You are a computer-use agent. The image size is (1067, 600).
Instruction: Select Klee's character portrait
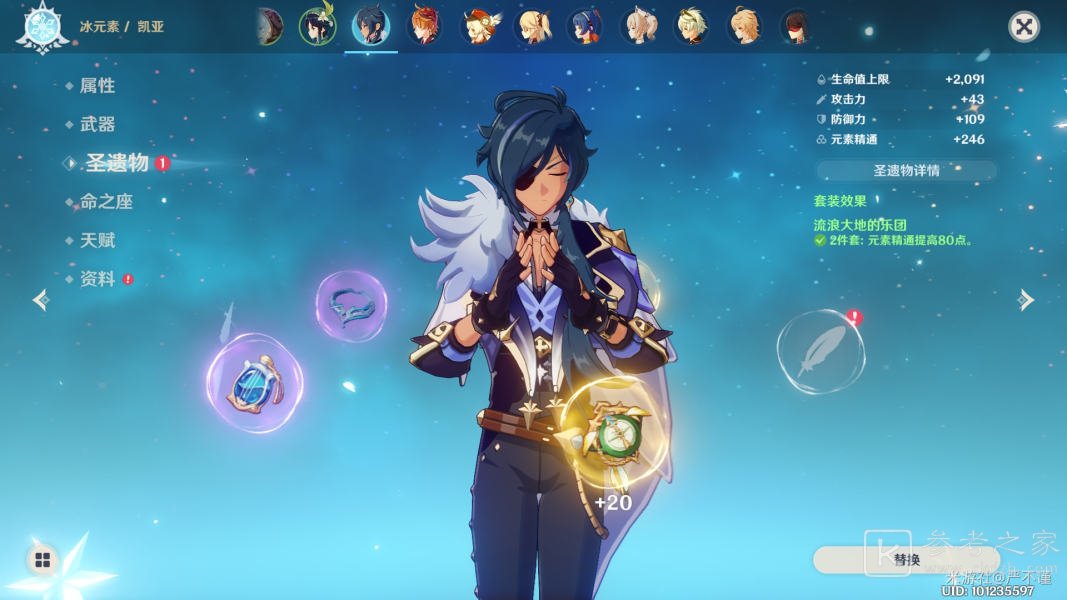pyautogui.click(x=479, y=26)
